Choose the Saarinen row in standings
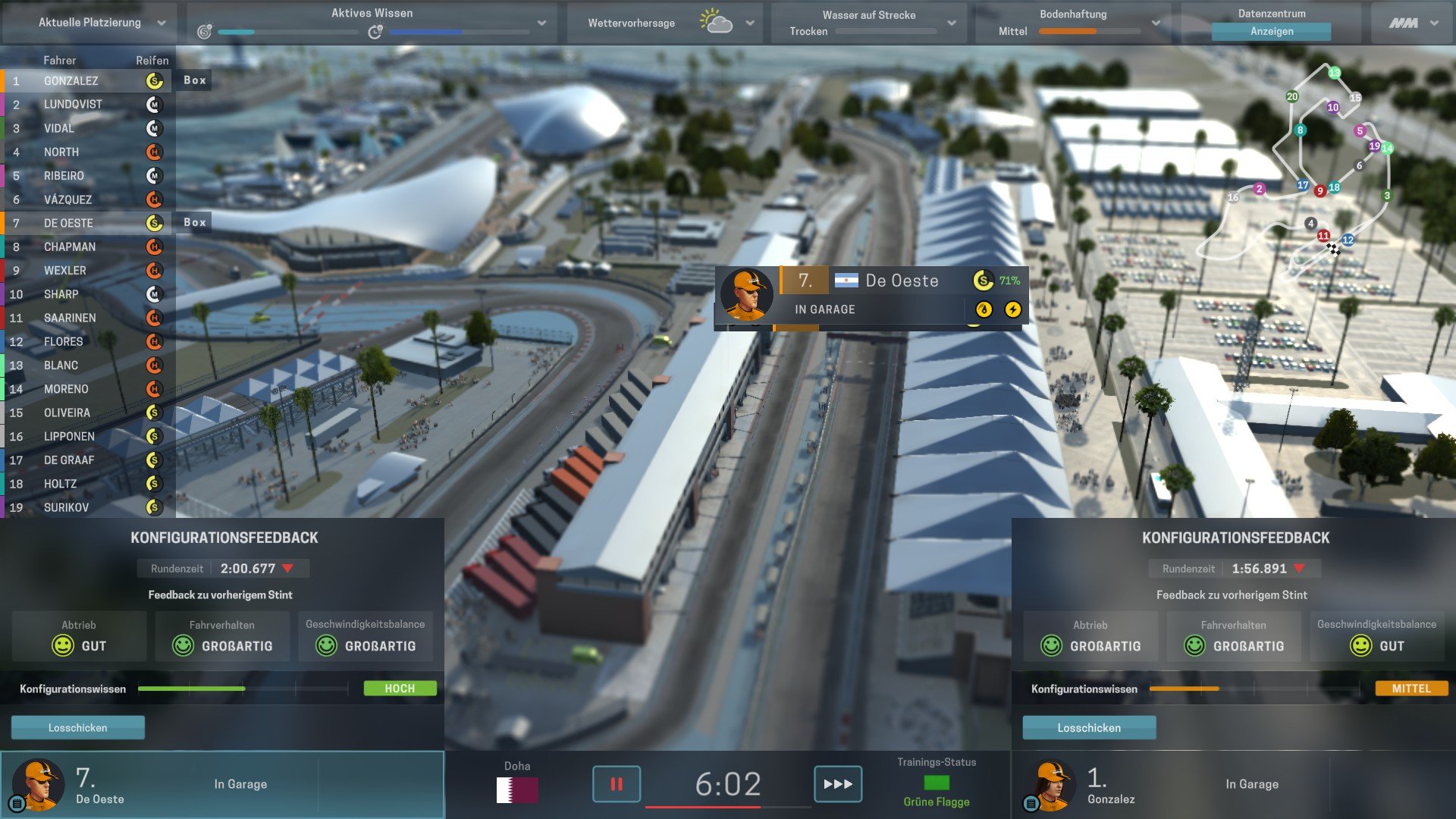 70,318
